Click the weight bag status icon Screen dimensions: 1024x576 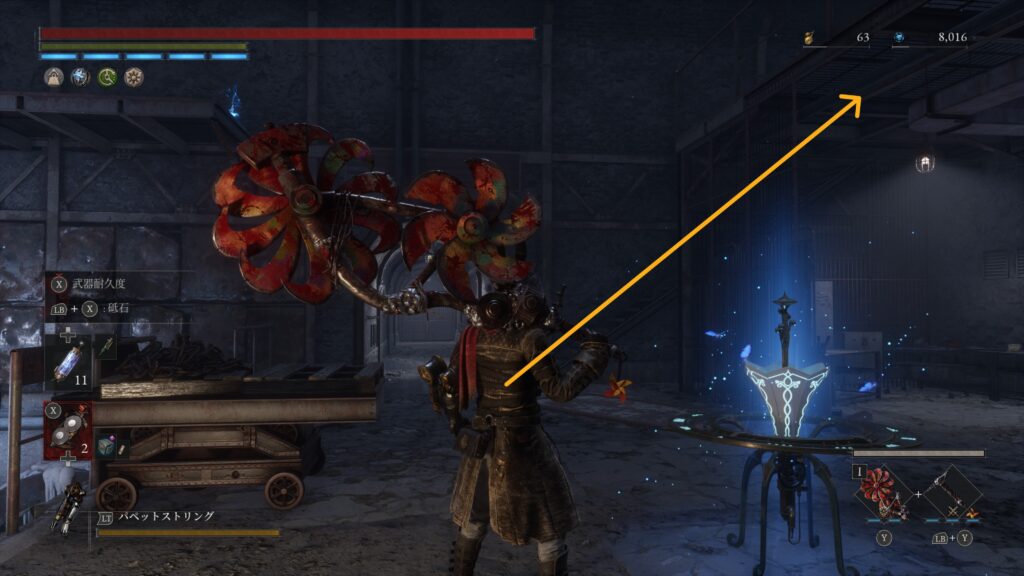(x=52, y=77)
